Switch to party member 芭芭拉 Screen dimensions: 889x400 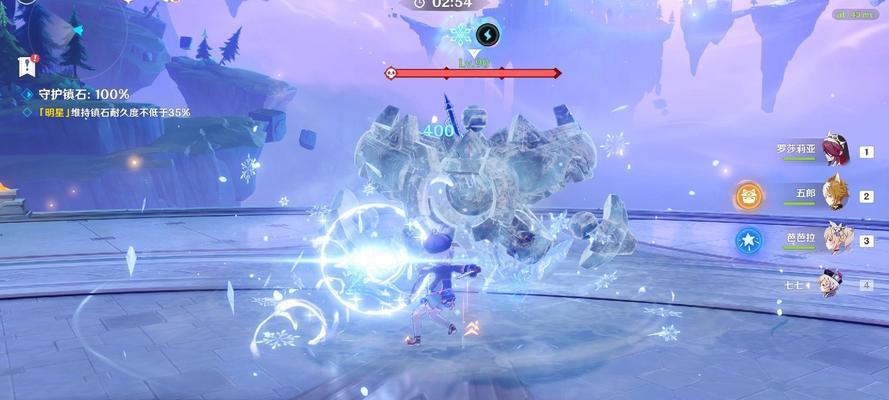(x=835, y=241)
